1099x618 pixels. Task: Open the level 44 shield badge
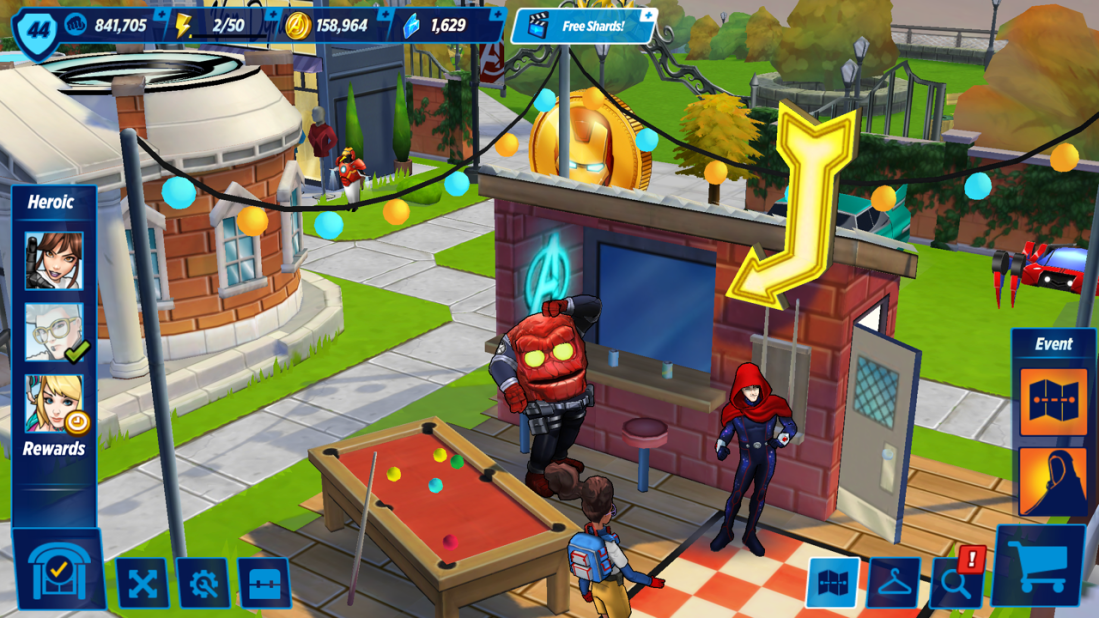(36, 31)
